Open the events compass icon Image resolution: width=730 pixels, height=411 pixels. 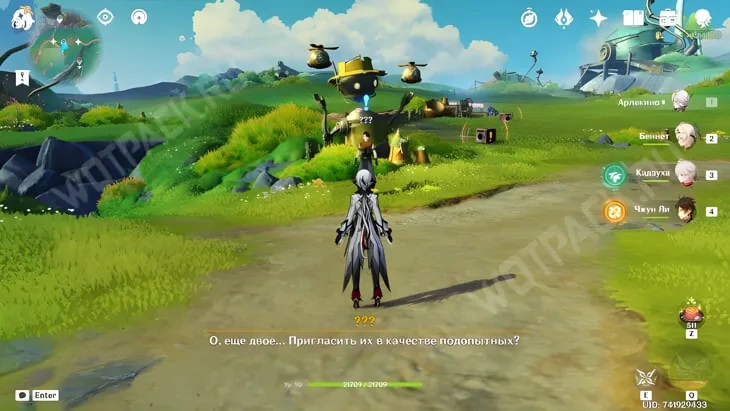[x=529, y=18]
